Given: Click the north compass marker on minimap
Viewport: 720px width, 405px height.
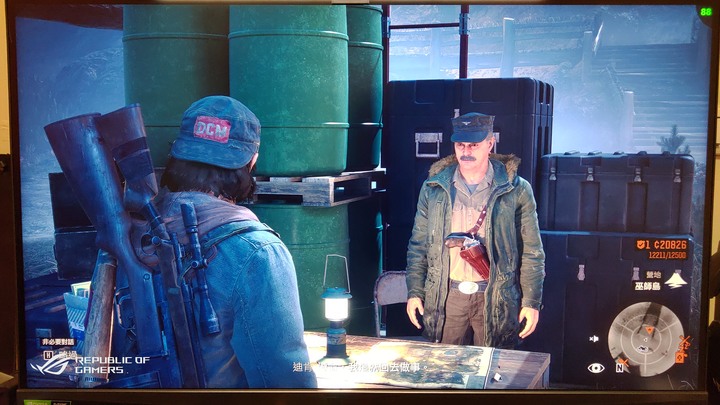Looking at the screenshot, I should pyautogui.click(x=619, y=367).
